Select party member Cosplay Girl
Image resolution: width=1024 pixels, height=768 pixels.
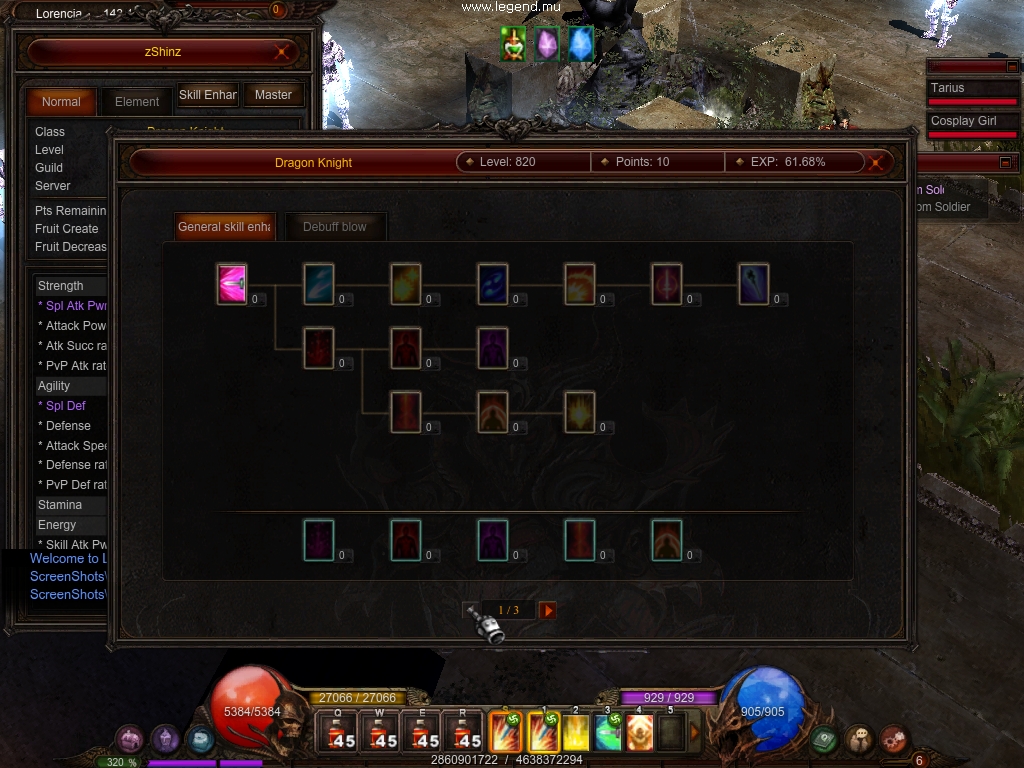(964, 121)
